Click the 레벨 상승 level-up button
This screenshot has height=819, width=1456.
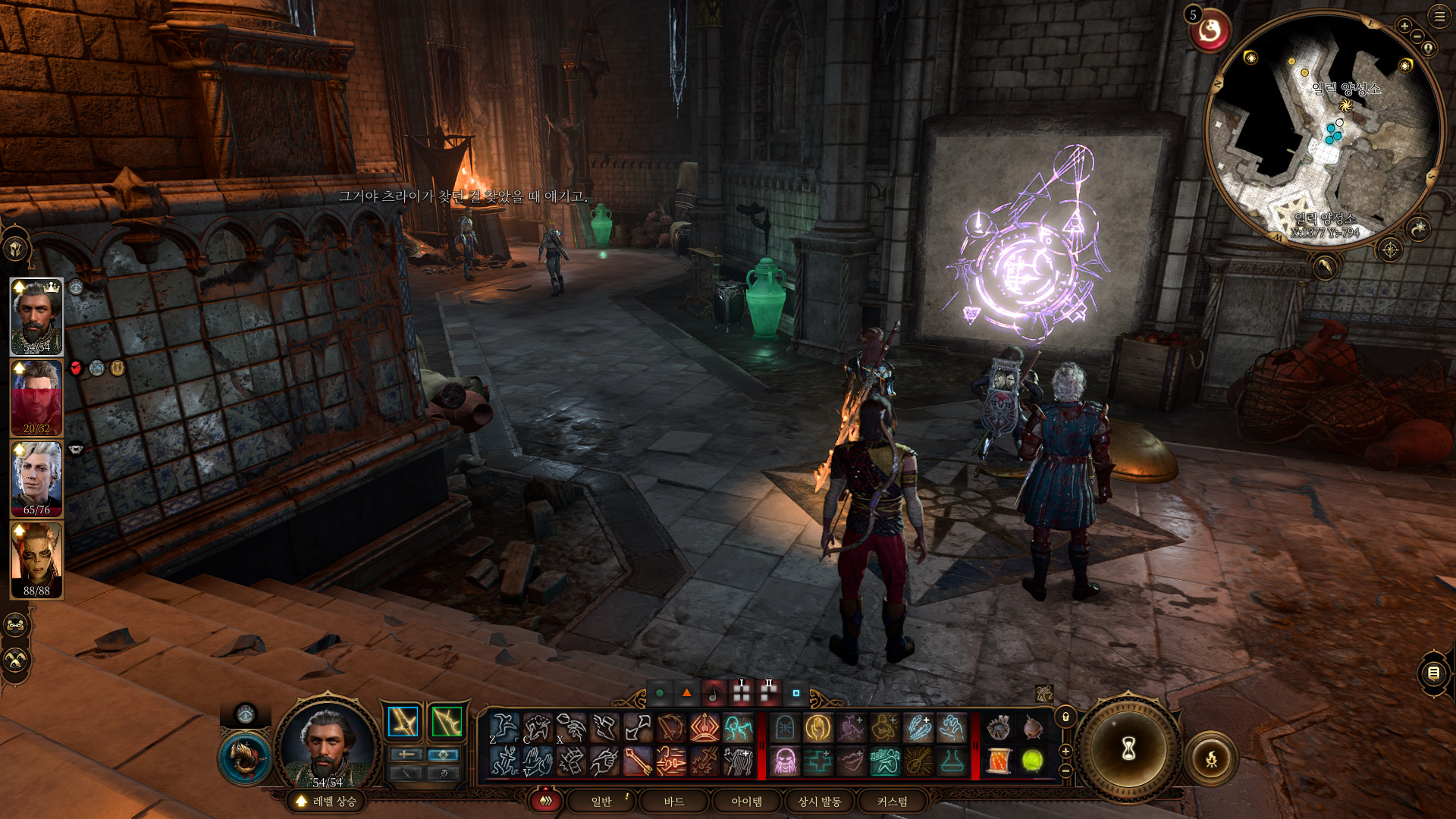326,802
